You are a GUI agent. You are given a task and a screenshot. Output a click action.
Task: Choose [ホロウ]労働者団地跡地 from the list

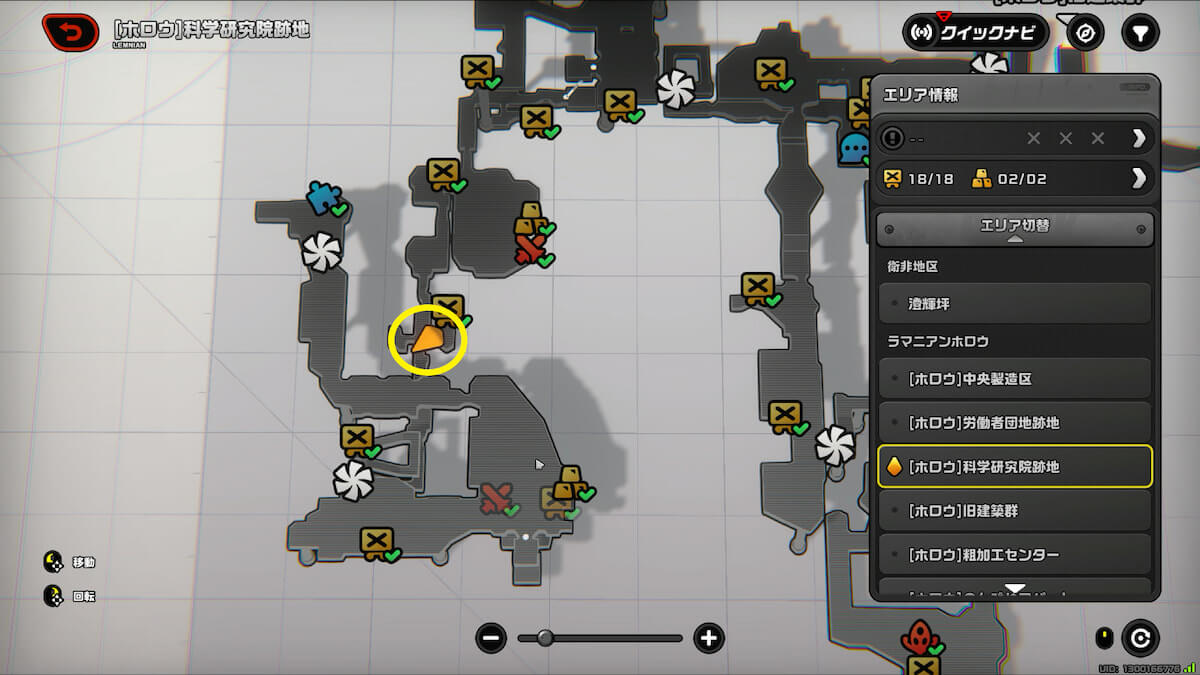(1015, 423)
